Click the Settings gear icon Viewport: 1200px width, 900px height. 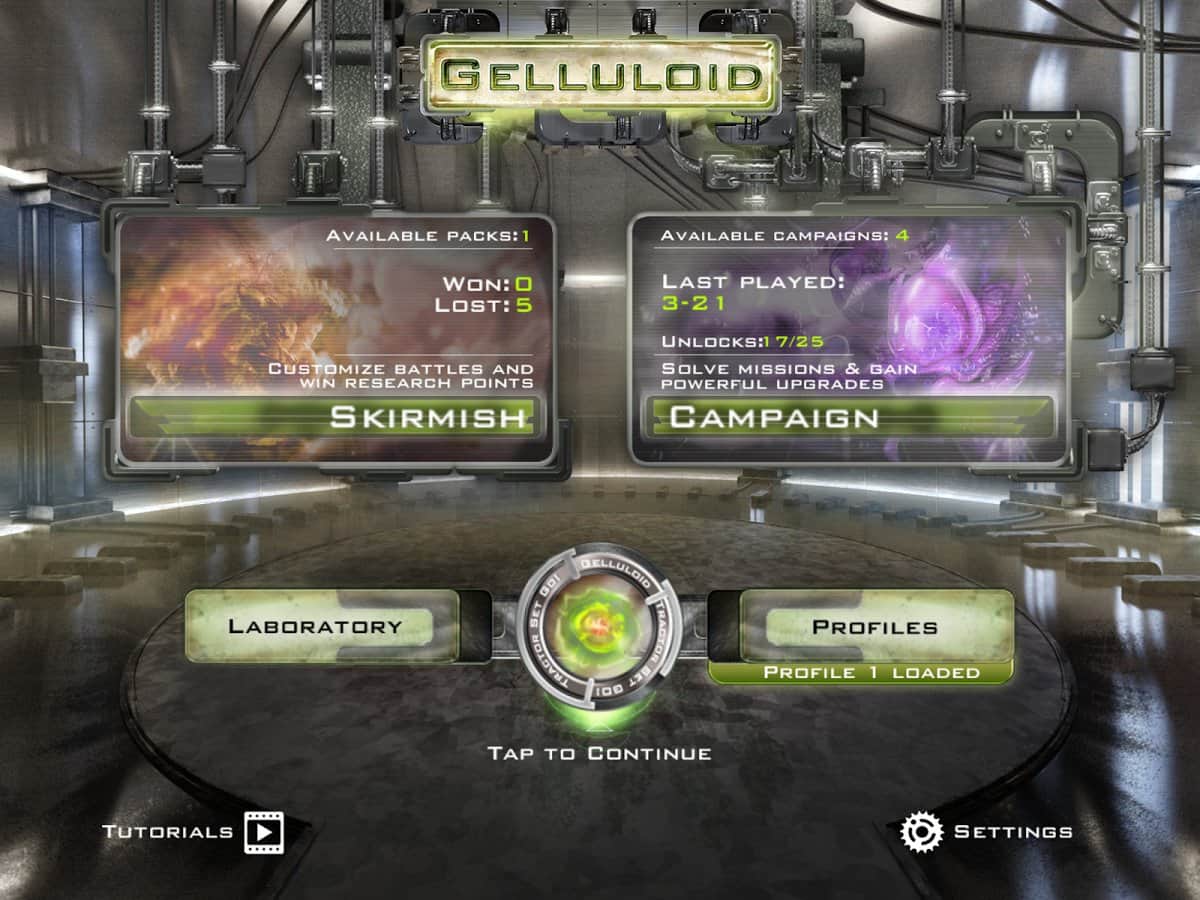click(x=921, y=831)
